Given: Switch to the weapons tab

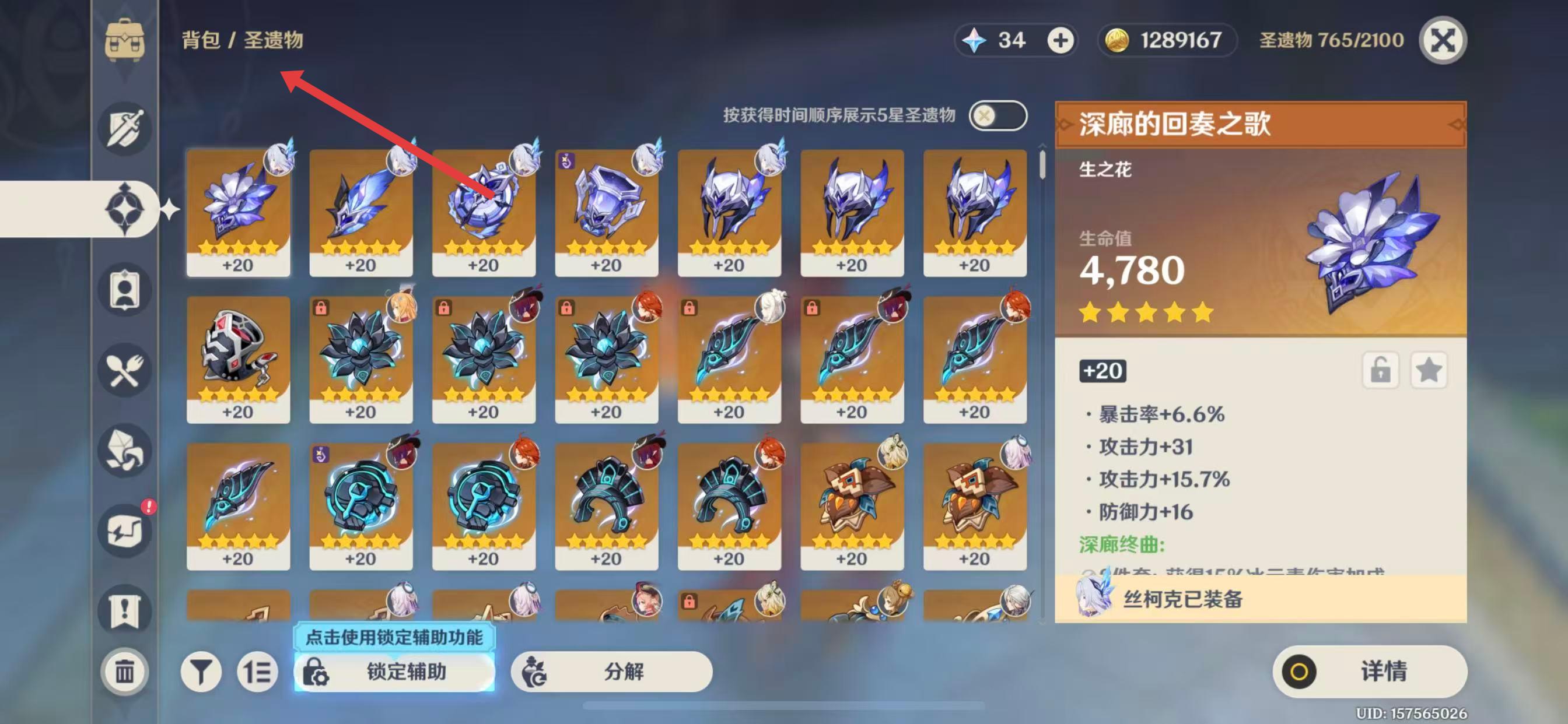Looking at the screenshot, I should click(x=125, y=128).
